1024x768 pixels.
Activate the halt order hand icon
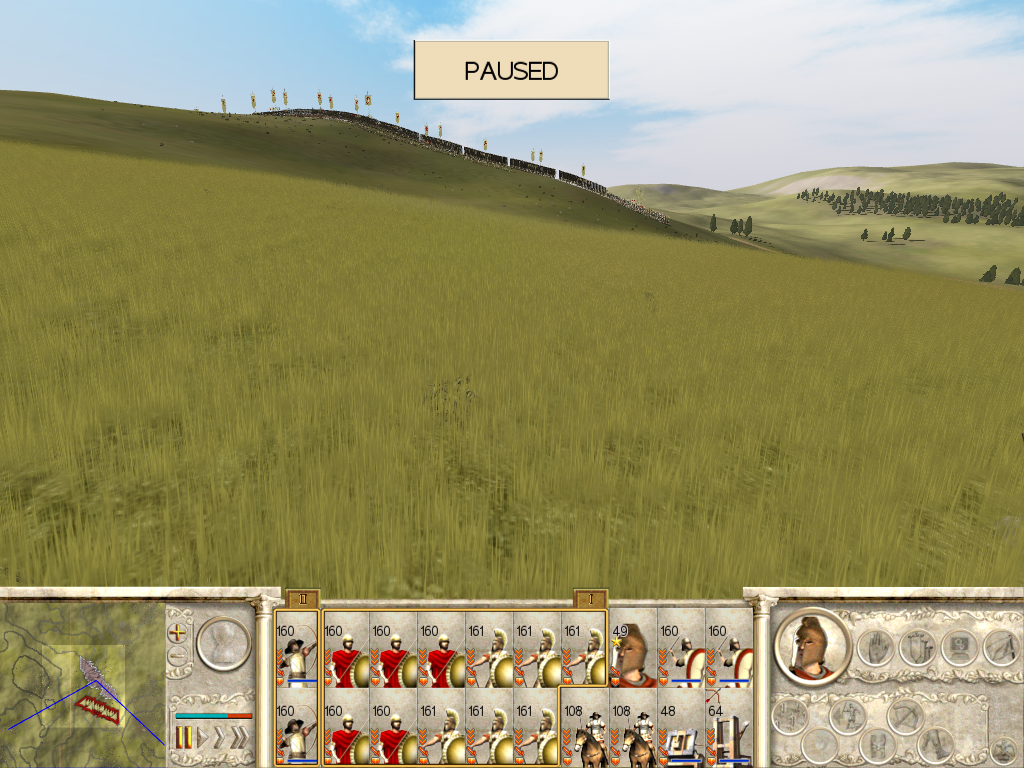pos(875,648)
